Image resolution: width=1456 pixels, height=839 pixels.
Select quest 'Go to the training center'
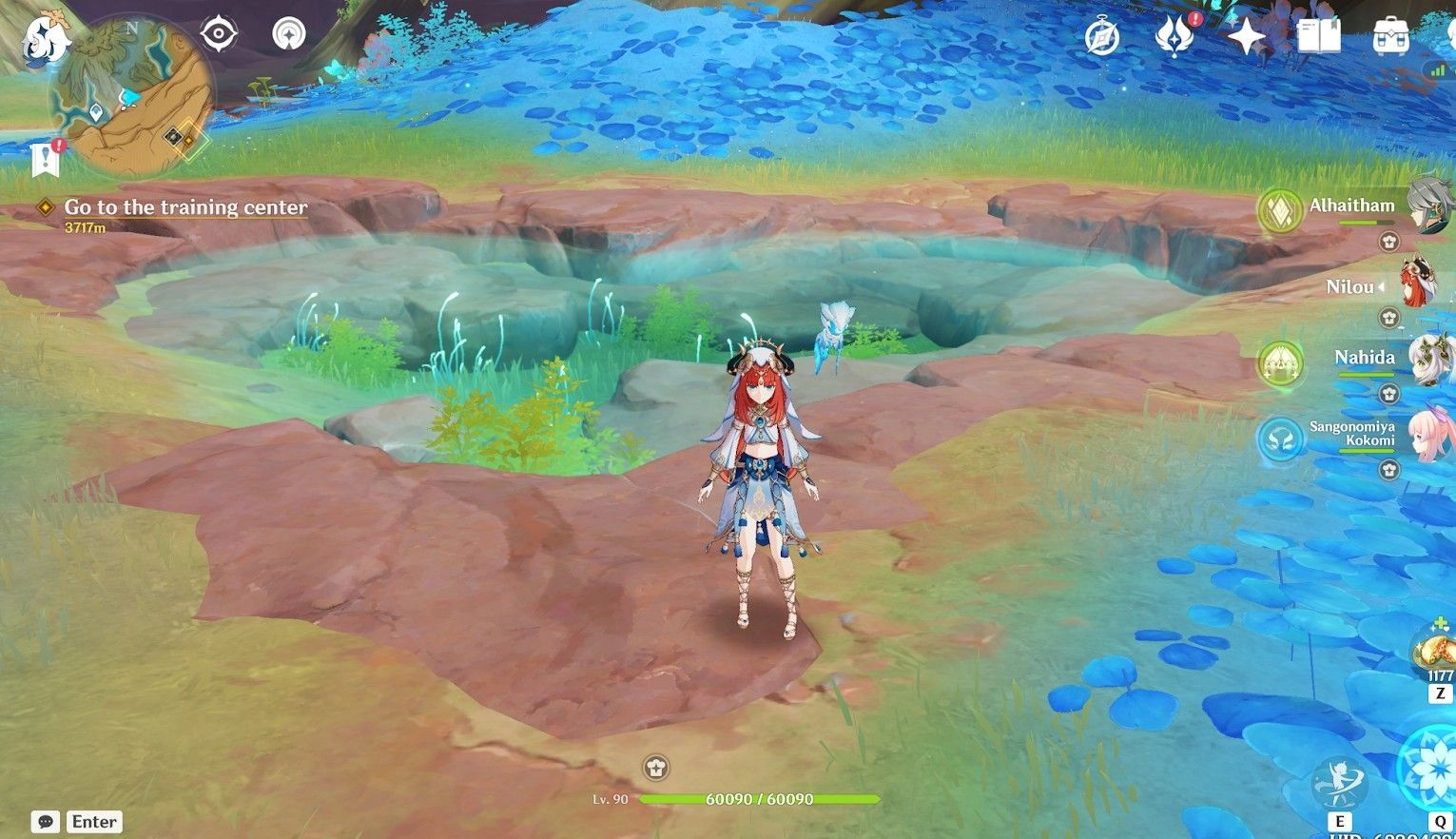184,207
